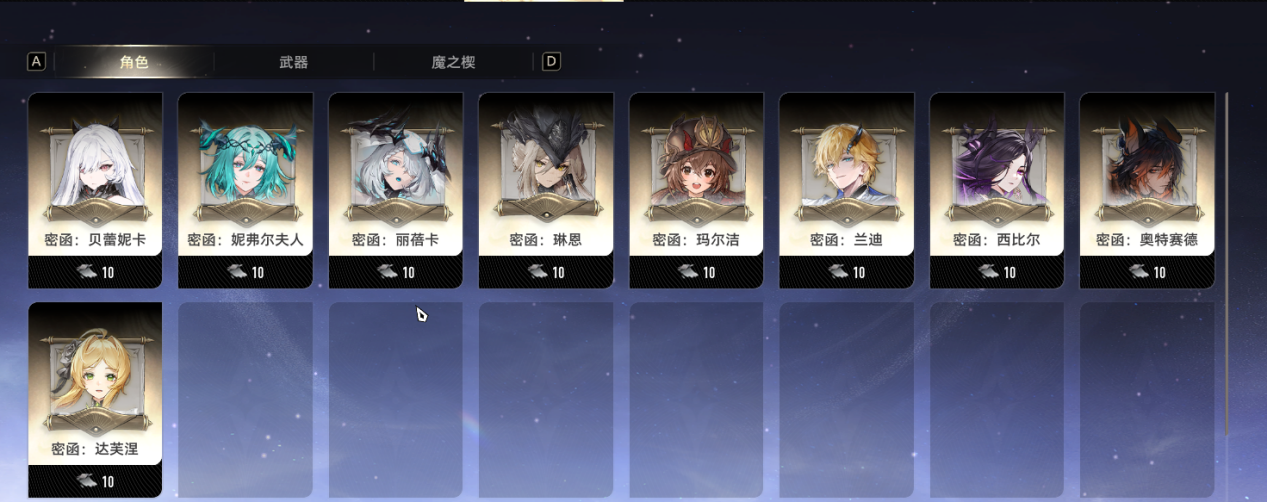Pick the 密函：达芙涅 card

(x=95, y=399)
